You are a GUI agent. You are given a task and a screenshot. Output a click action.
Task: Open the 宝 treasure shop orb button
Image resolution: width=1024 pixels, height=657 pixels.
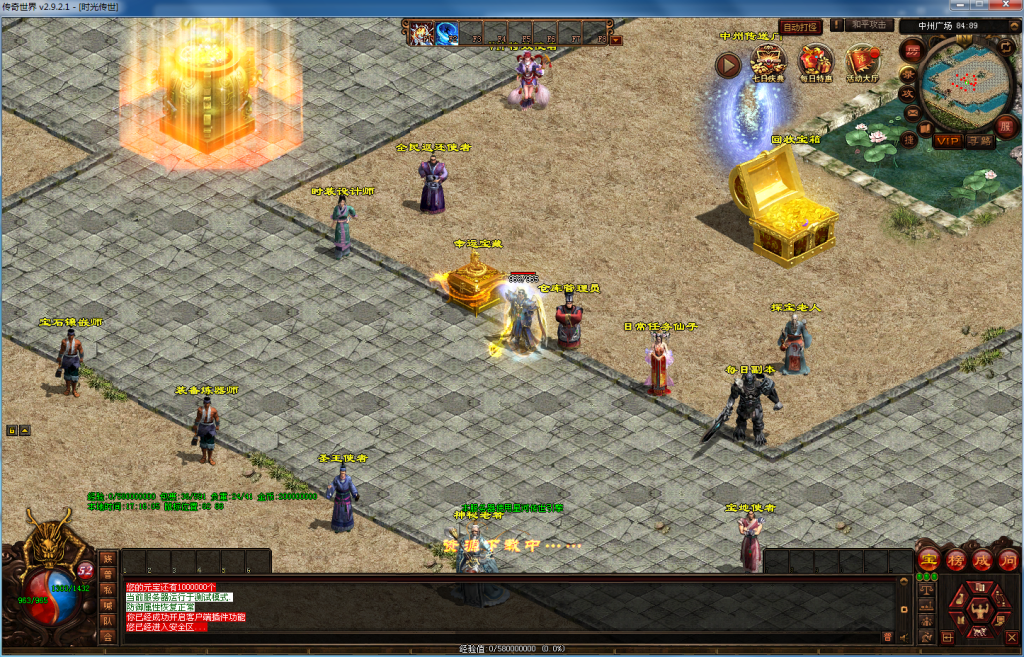click(928, 559)
